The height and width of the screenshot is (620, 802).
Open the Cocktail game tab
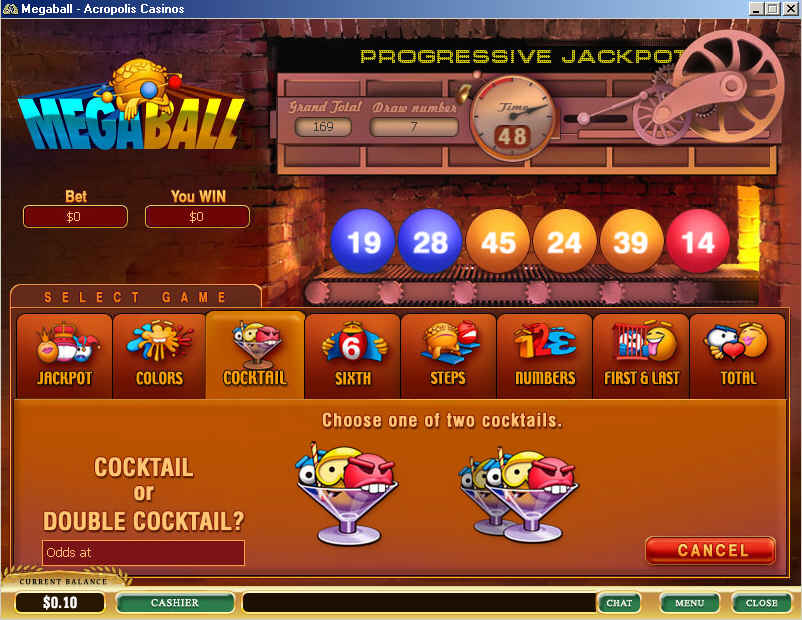tap(255, 355)
